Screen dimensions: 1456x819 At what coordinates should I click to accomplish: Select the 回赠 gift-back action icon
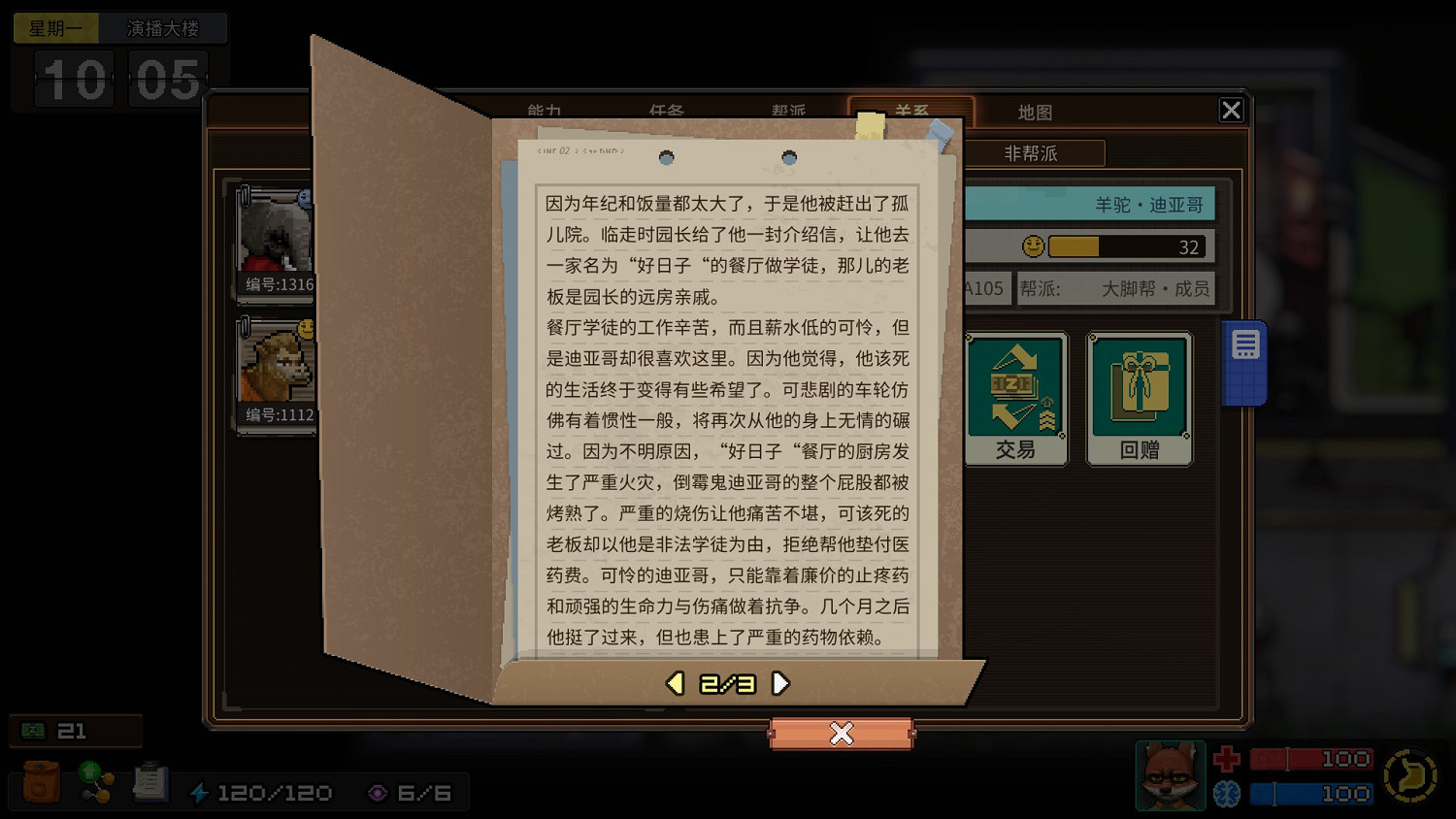[x=1140, y=396]
